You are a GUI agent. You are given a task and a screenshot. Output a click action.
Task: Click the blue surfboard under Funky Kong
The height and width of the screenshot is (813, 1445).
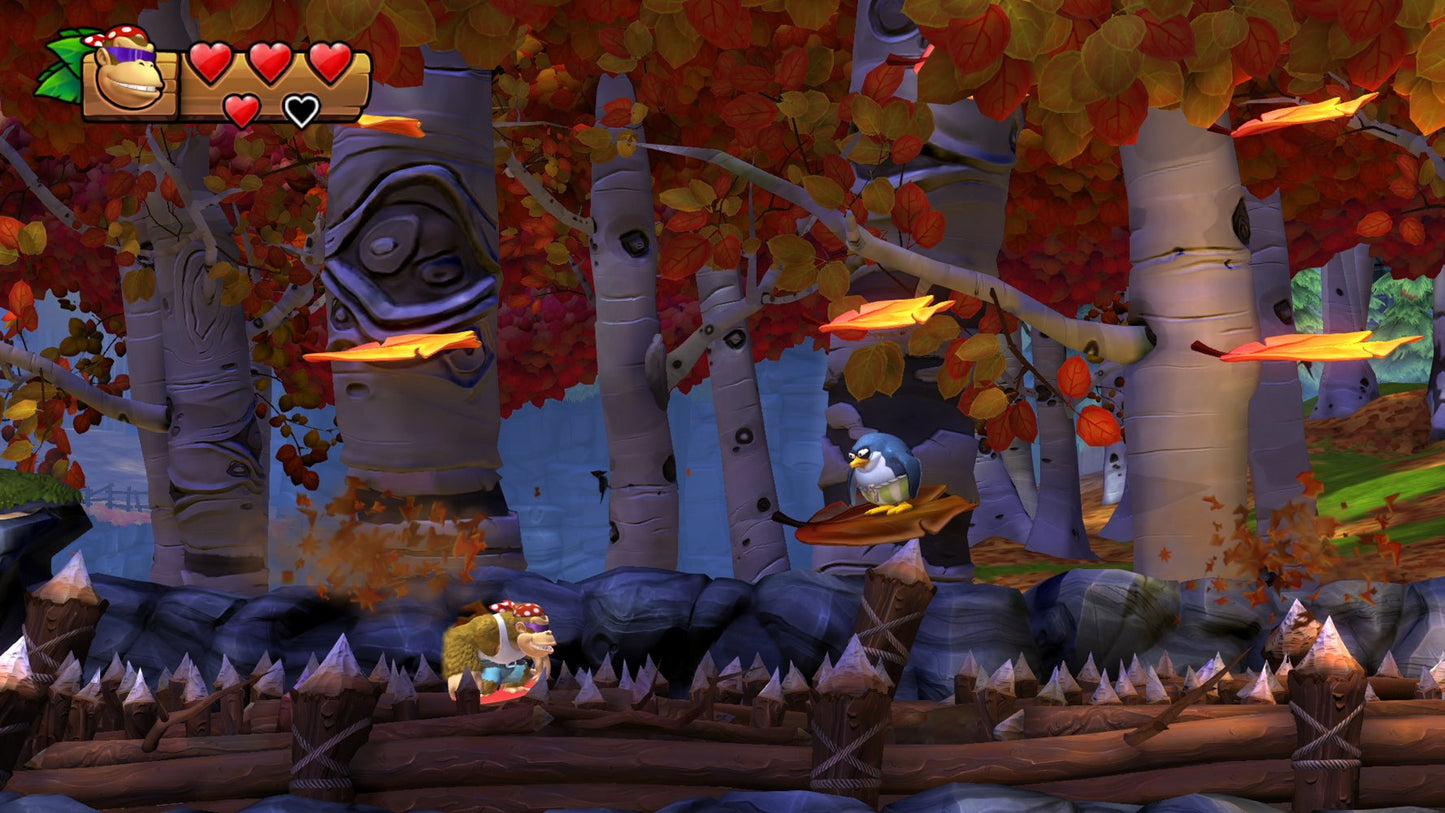click(x=505, y=692)
